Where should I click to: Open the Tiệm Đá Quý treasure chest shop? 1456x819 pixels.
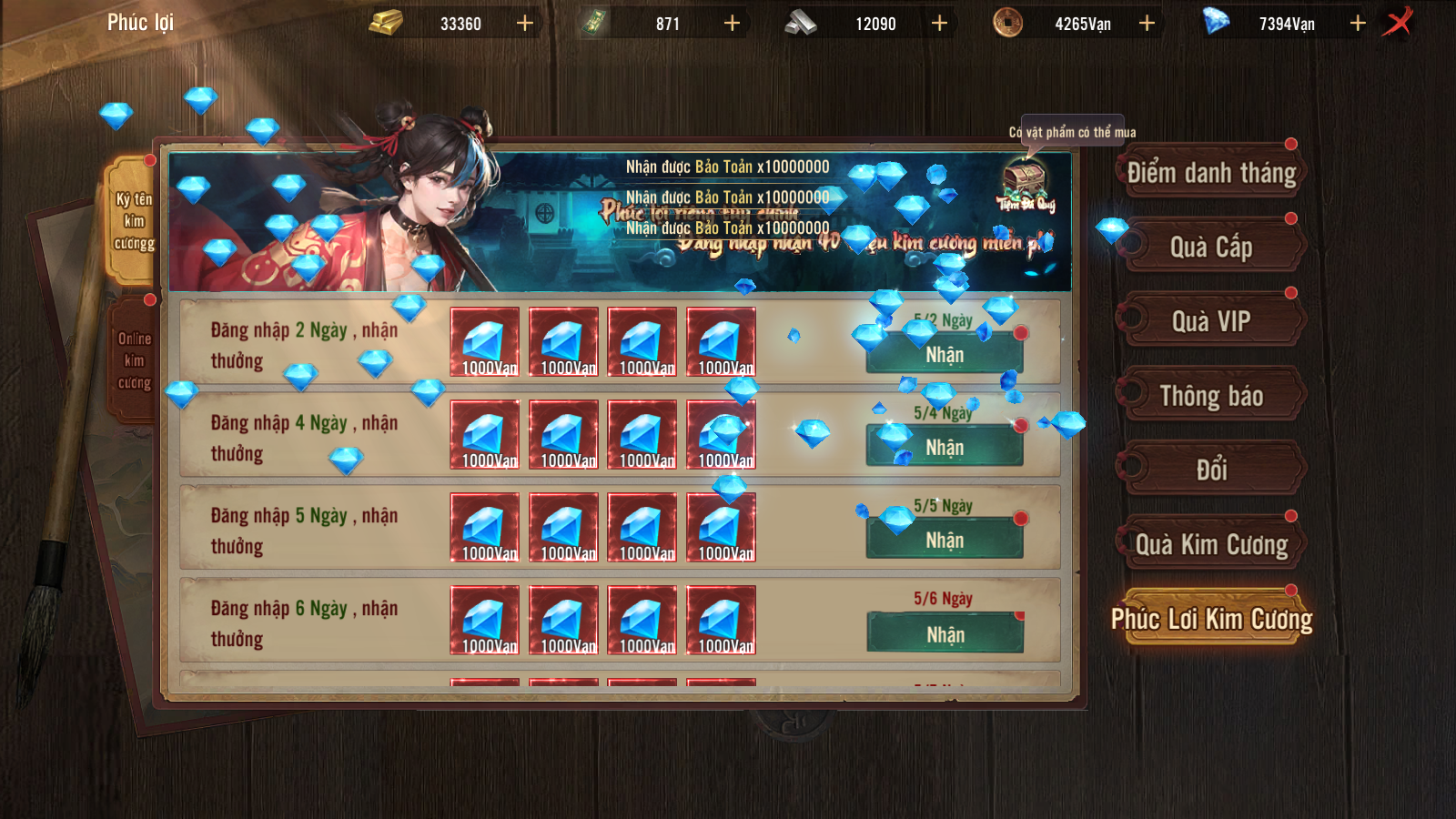pos(1023,177)
